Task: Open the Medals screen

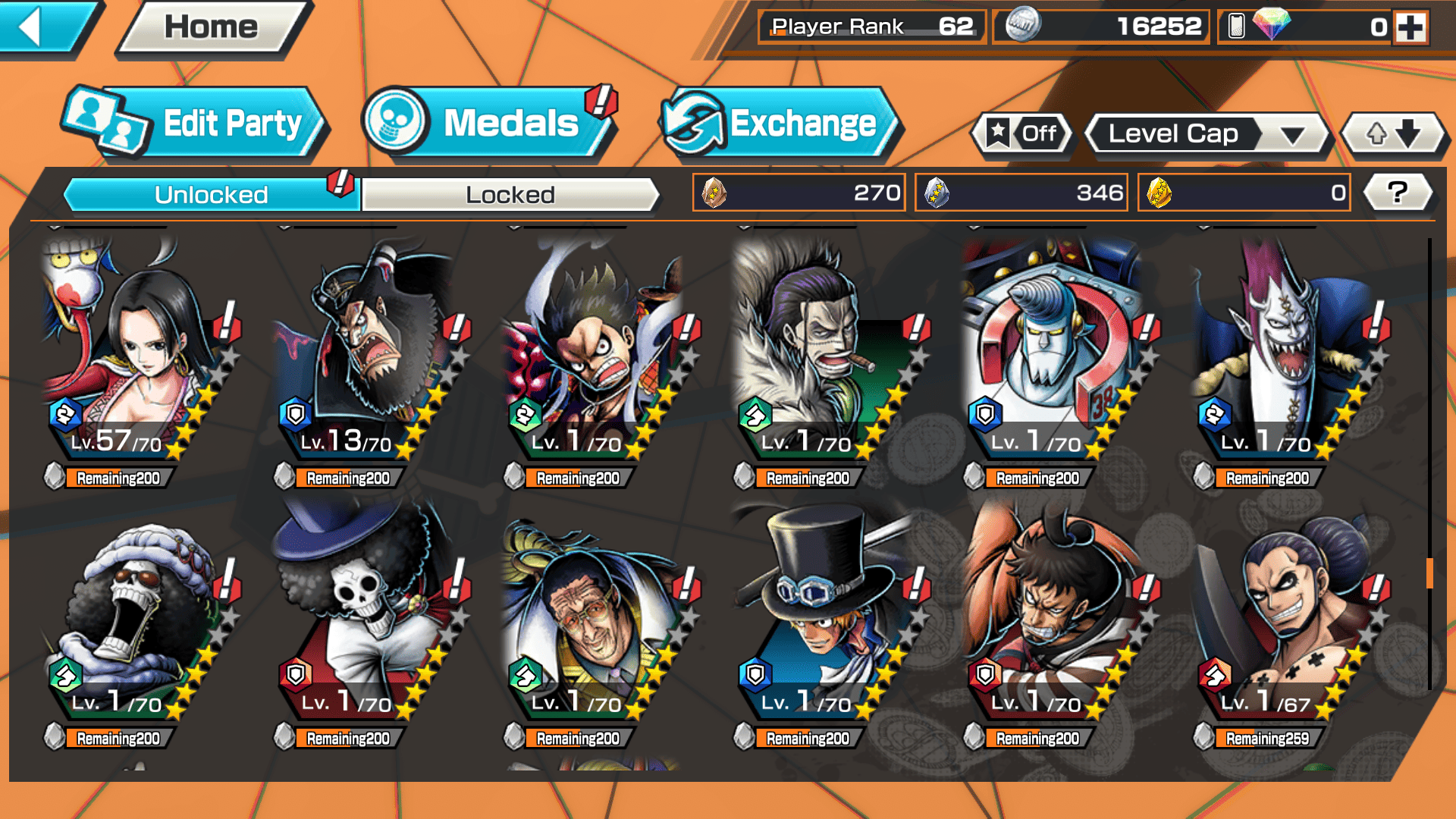Action: point(488,123)
